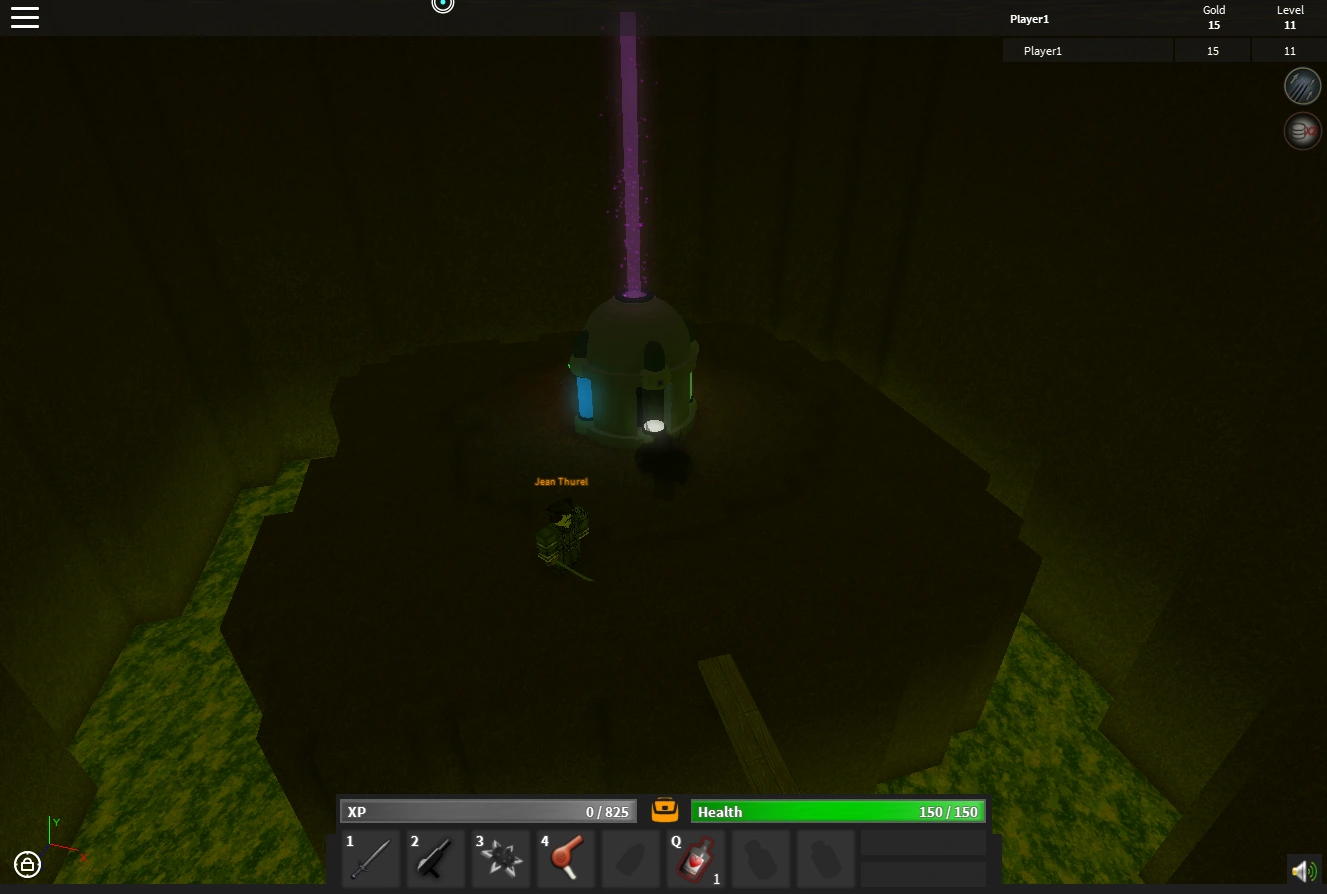The width and height of the screenshot is (1327, 894).
Task: Click the x2 gold multiplier badge
Action: pyautogui.click(x=1302, y=130)
